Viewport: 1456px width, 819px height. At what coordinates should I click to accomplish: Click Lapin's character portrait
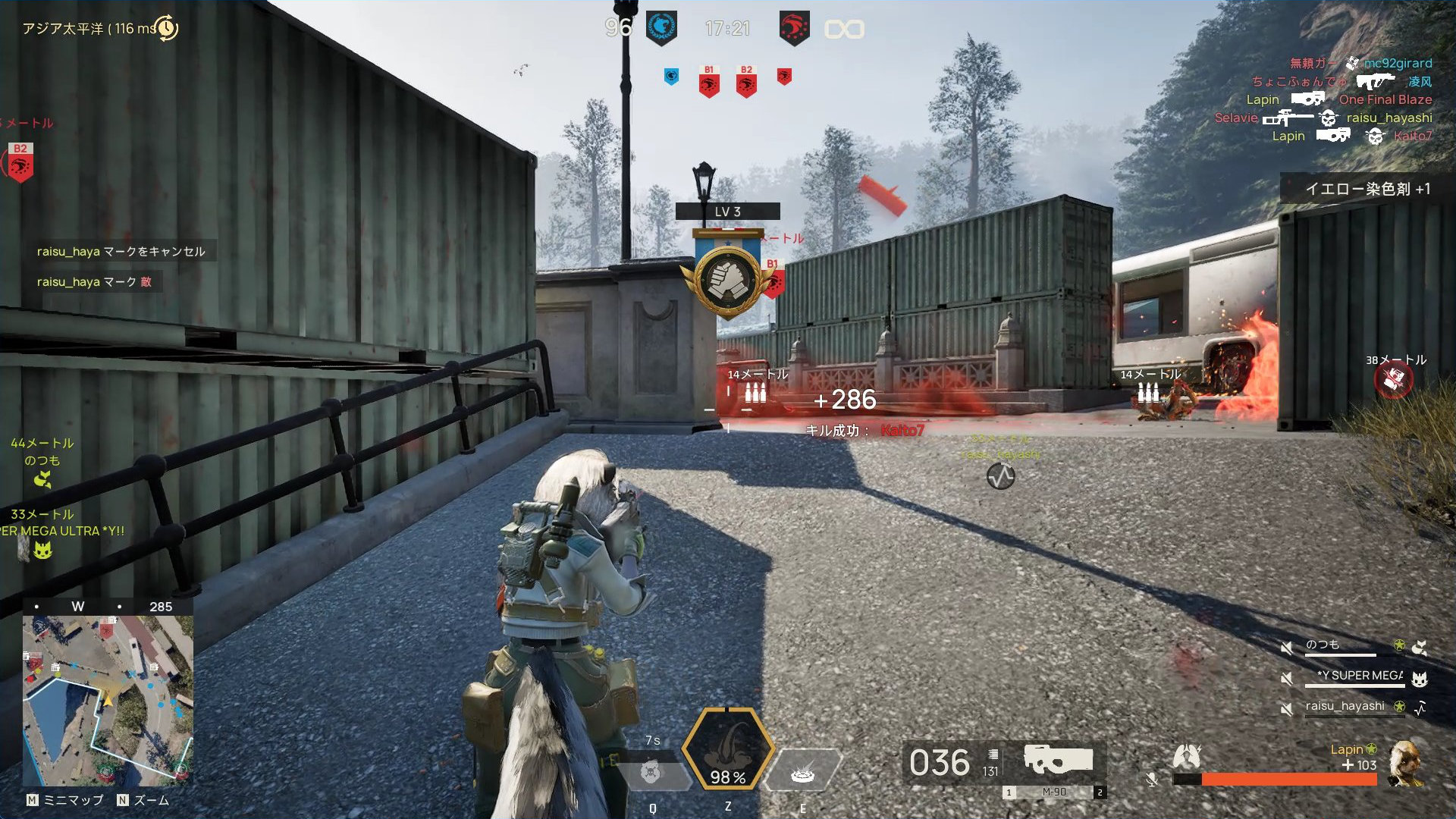point(1405,764)
